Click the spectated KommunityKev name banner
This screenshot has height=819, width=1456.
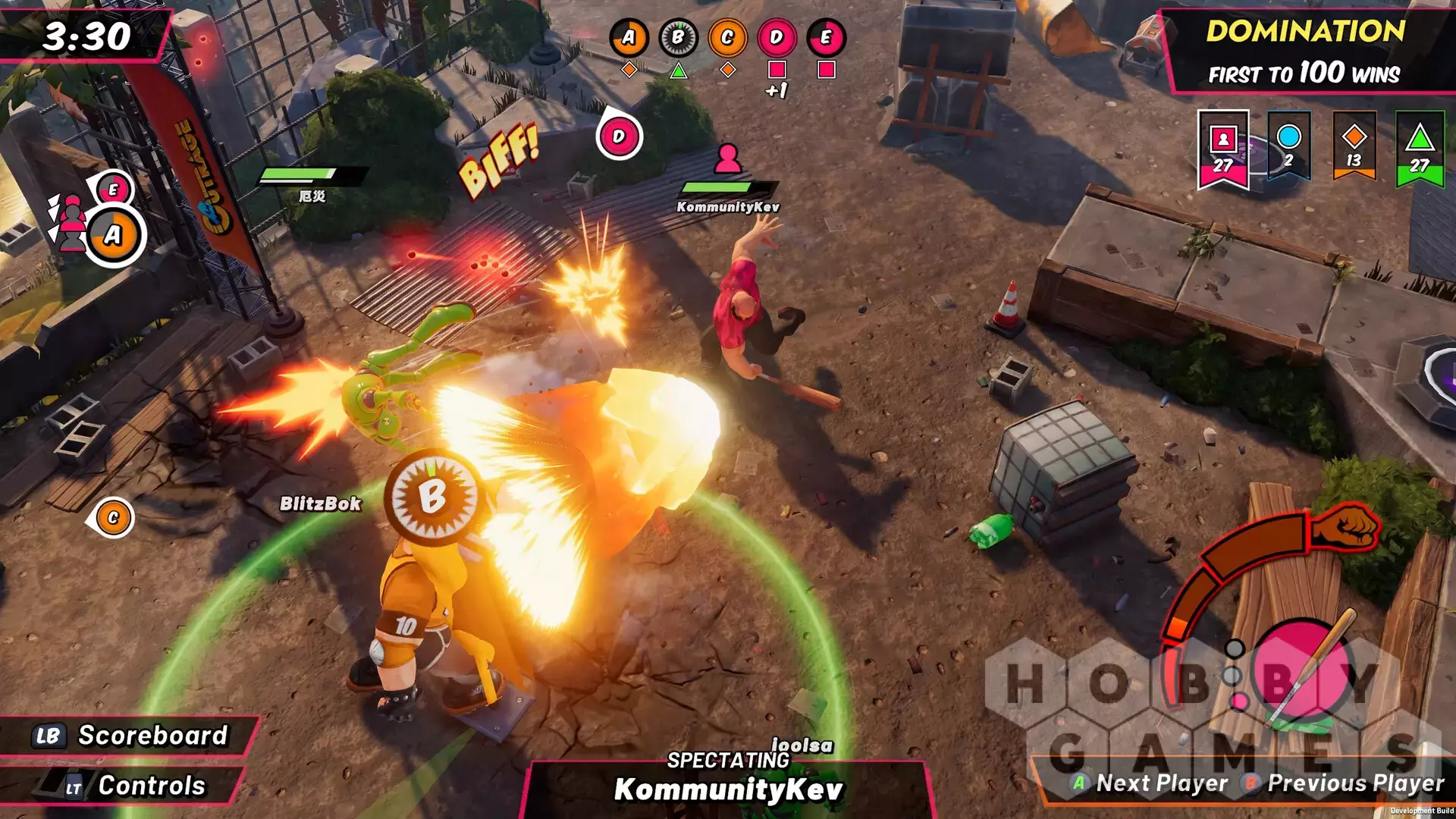(x=728, y=789)
